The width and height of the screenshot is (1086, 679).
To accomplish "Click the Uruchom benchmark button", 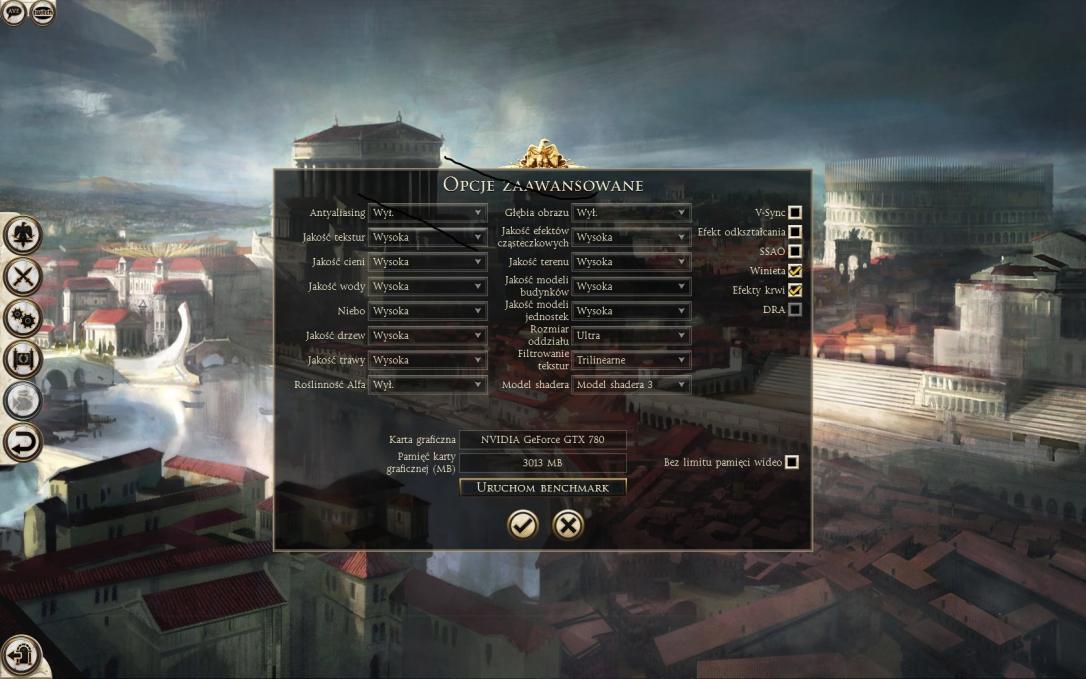I will tap(543, 487).
